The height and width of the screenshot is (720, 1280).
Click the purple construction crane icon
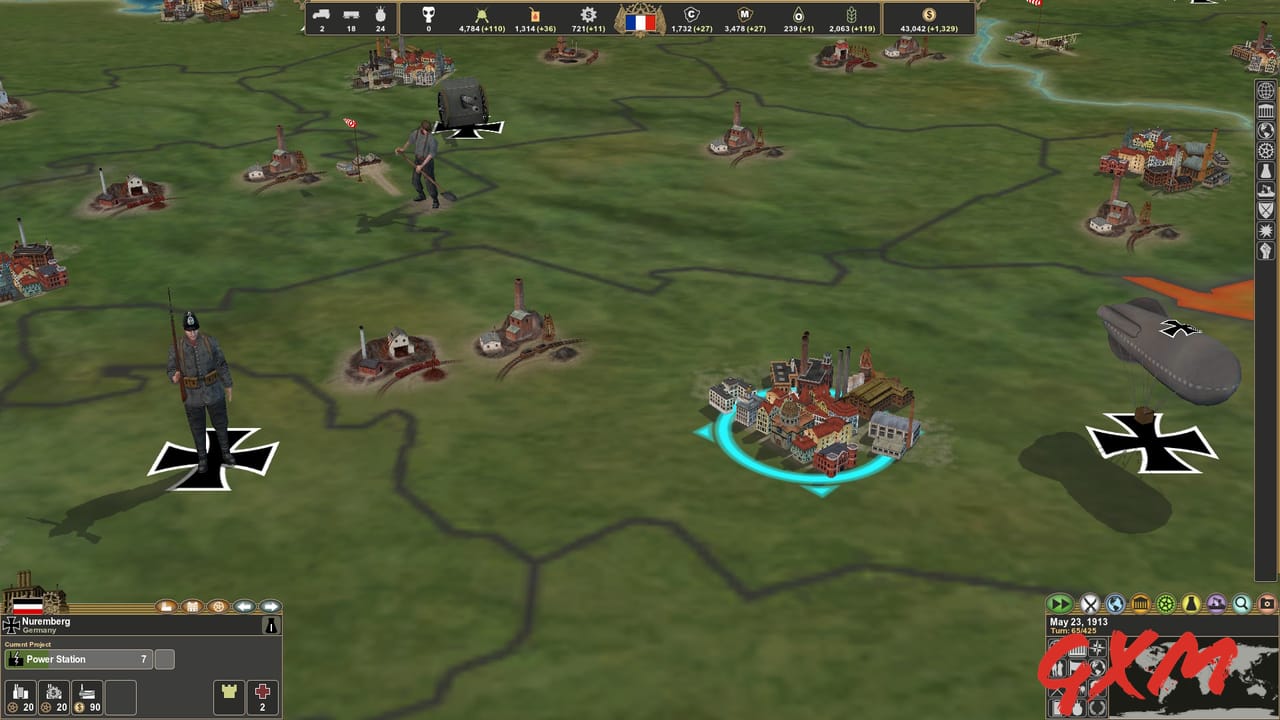1218,603
